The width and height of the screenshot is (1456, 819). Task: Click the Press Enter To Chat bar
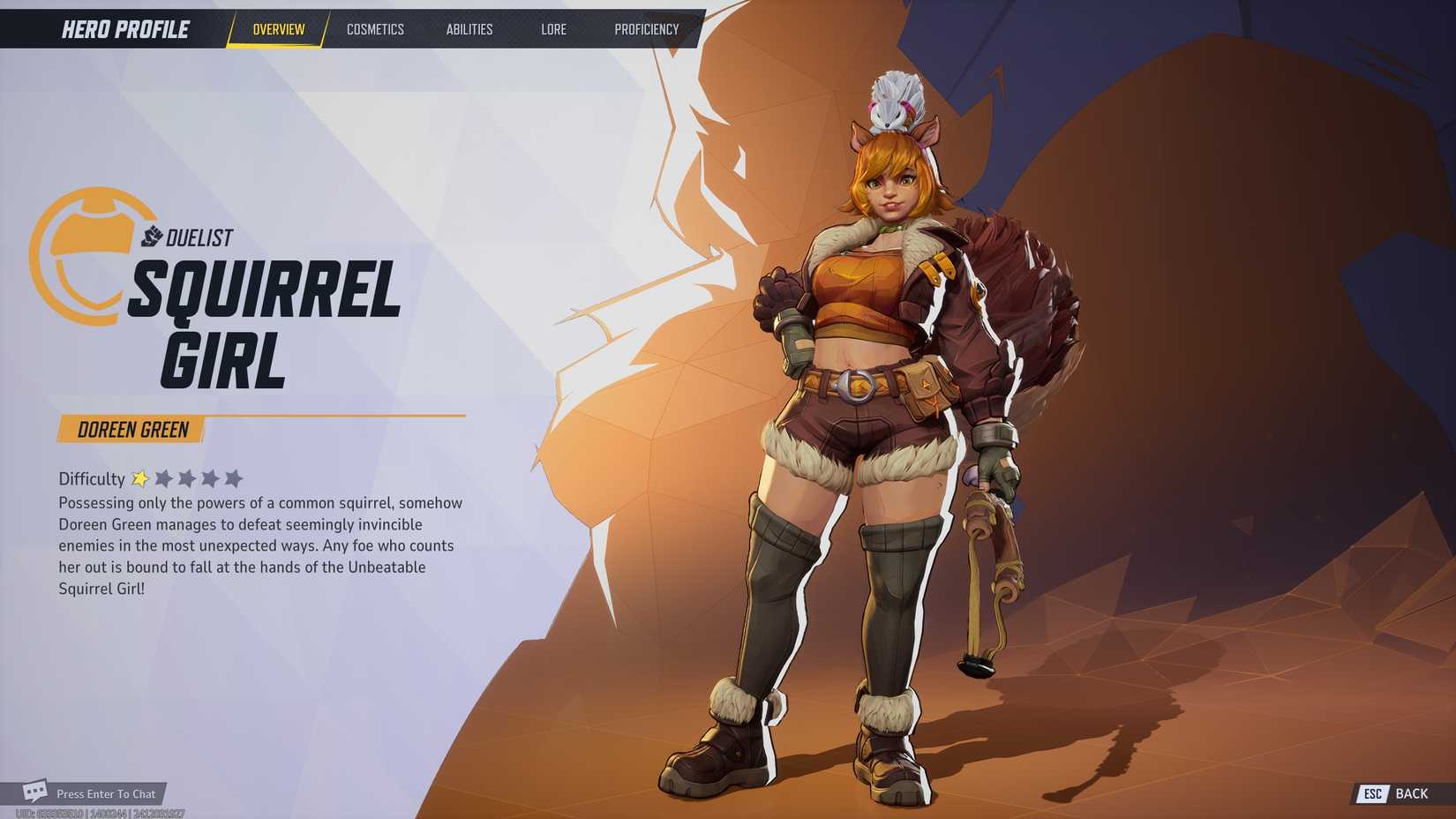click(106, 793)
